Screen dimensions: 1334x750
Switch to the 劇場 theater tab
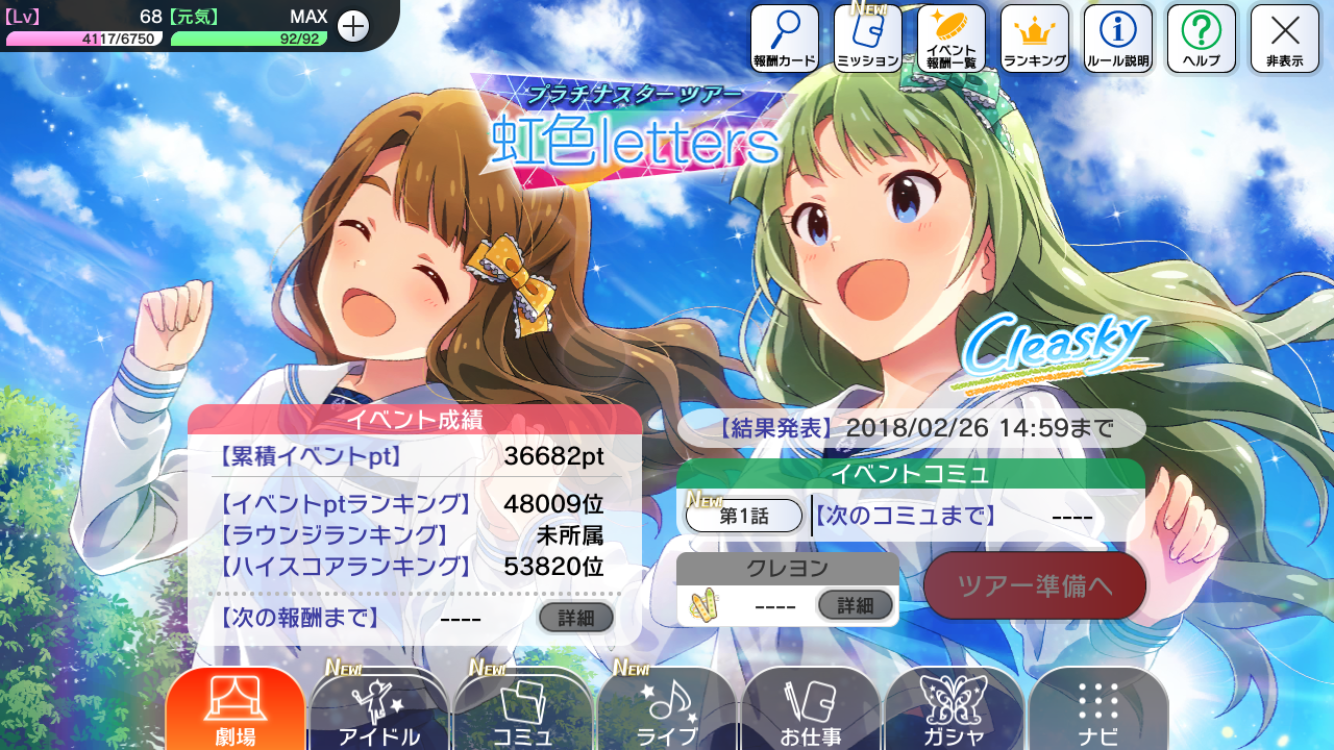tap(235, 710)
